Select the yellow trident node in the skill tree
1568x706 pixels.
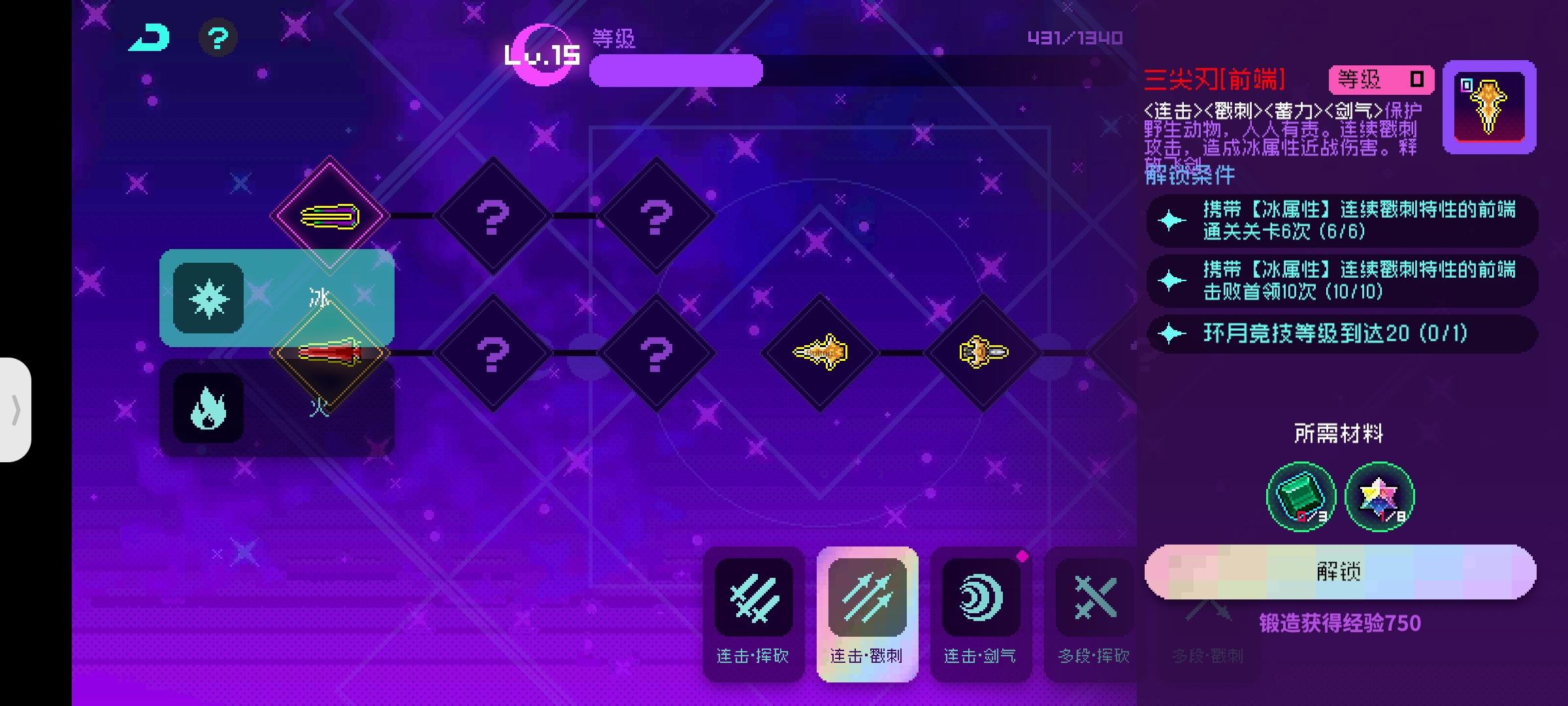pos(821,351)
